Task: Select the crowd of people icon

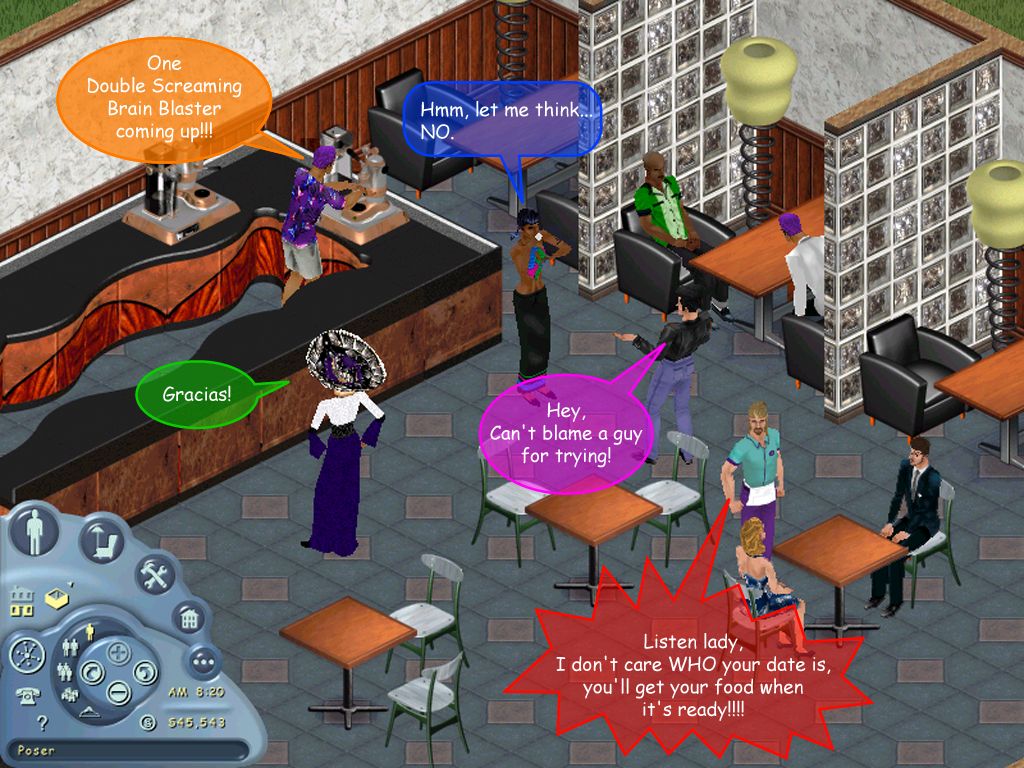Action: pyautogui.click(x=72, y=695)
